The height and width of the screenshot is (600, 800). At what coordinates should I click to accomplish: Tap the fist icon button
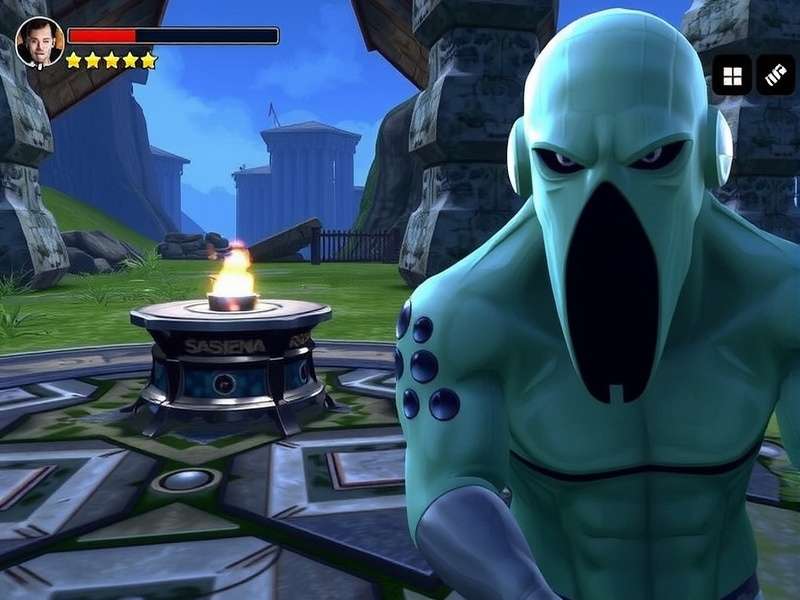point(775,75)
